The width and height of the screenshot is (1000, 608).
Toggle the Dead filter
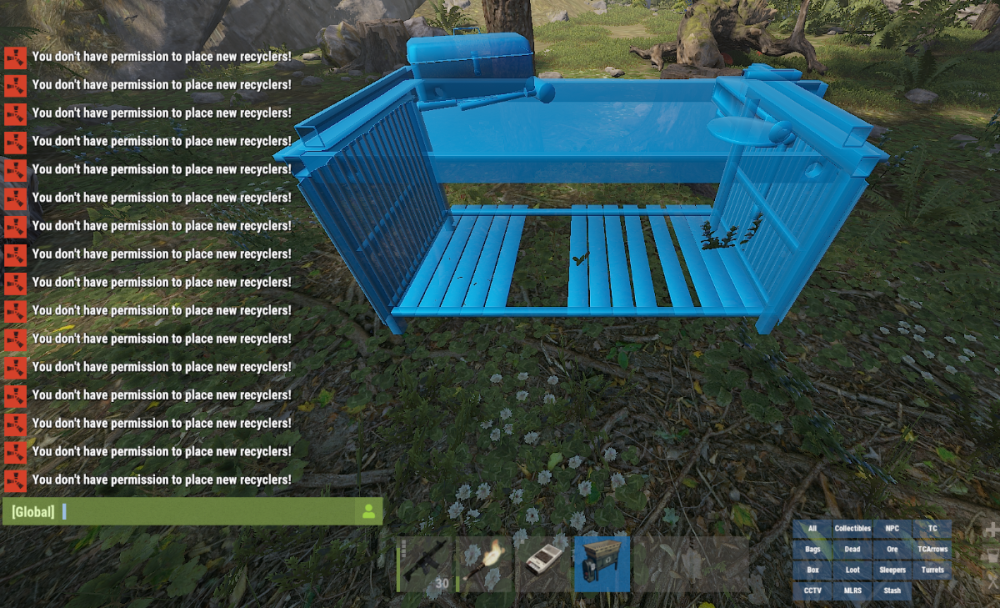pos(853,549)
